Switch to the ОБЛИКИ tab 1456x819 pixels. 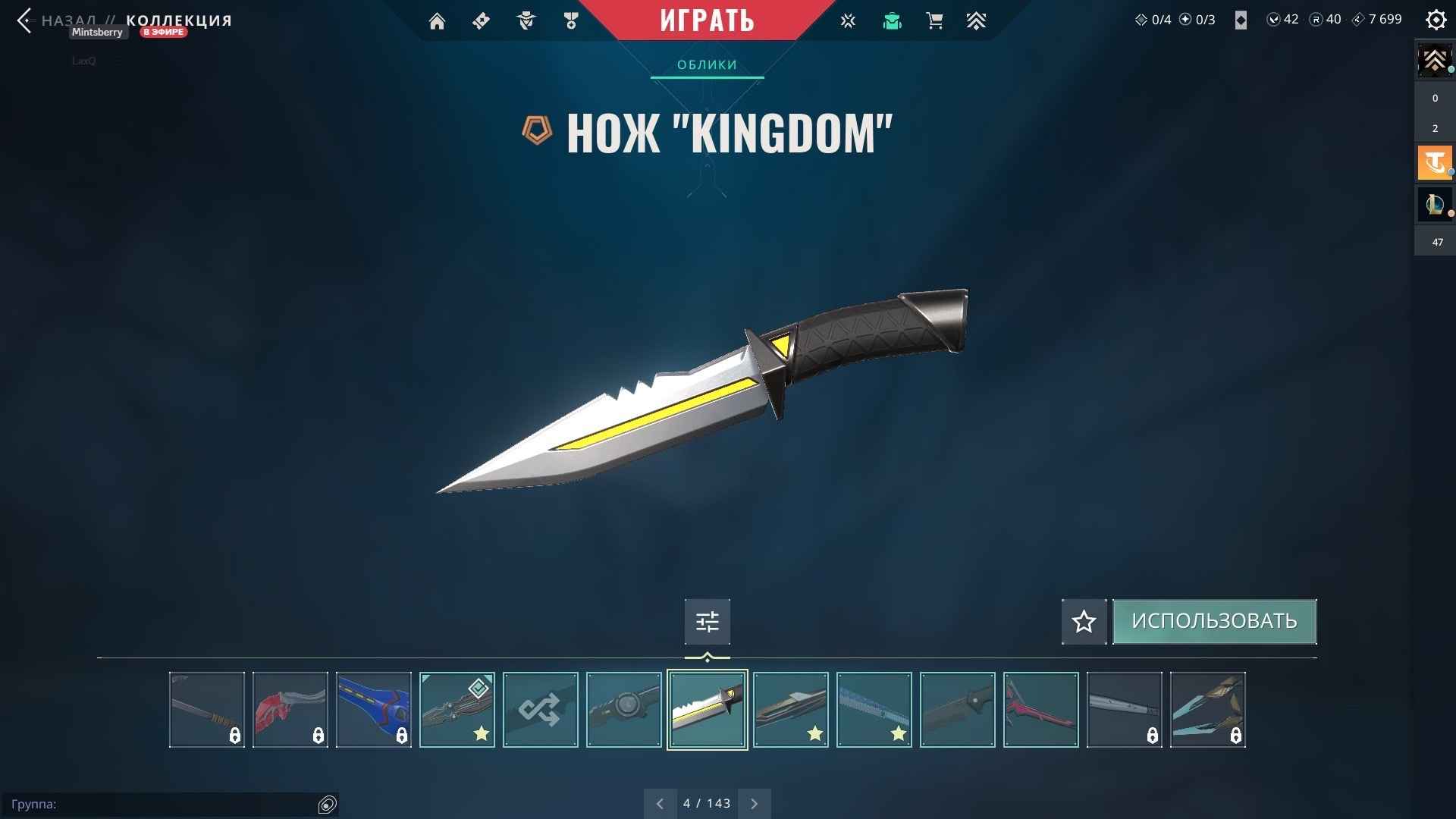[706, 65]
